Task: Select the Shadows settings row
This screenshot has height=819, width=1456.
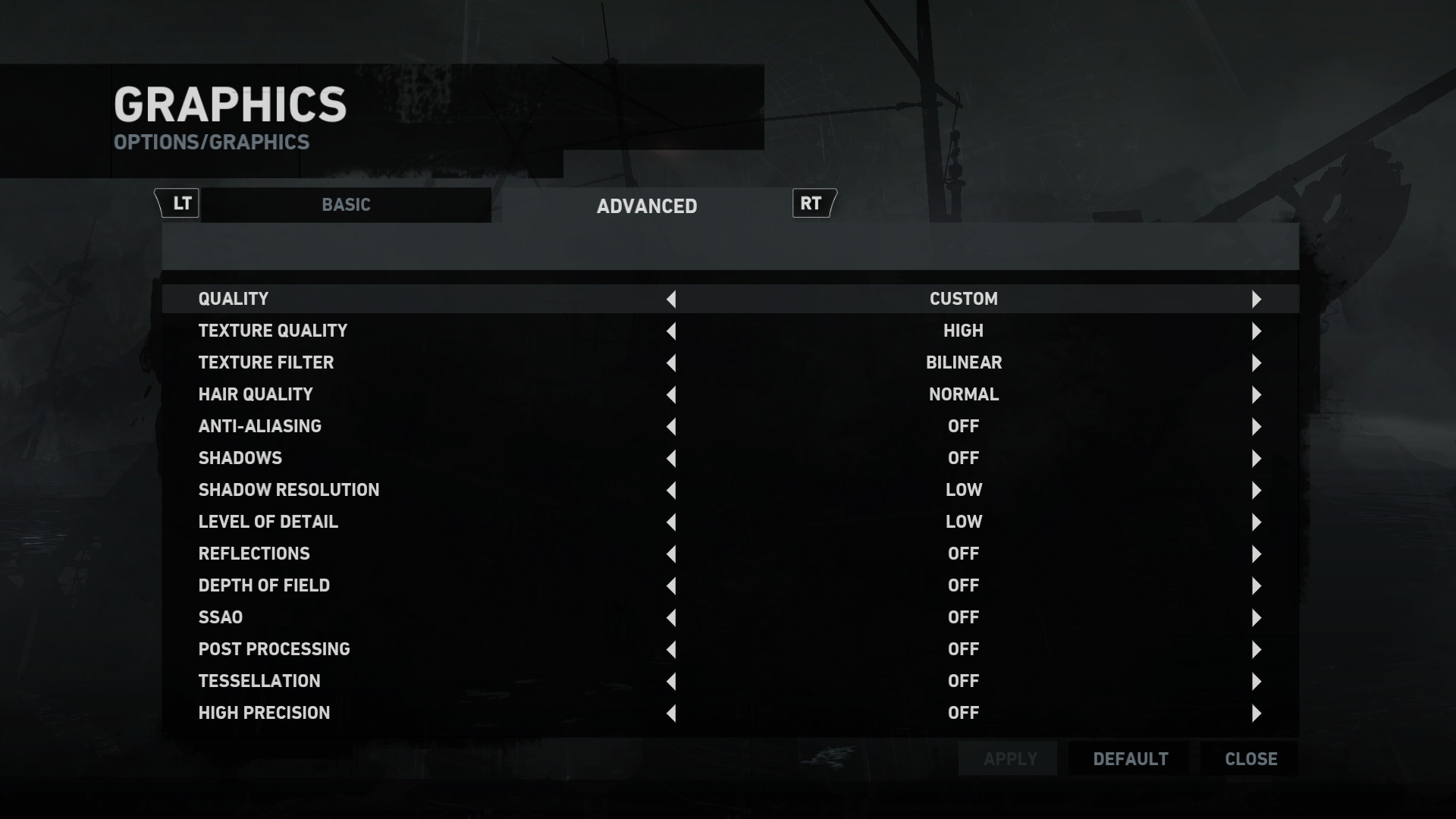Action: (240, 458)
